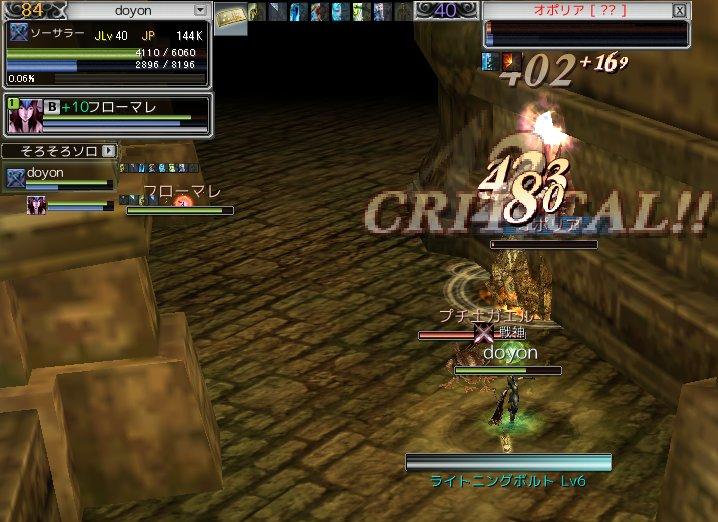
Task: Select doyon in the party list
Action: pos(45,173)
